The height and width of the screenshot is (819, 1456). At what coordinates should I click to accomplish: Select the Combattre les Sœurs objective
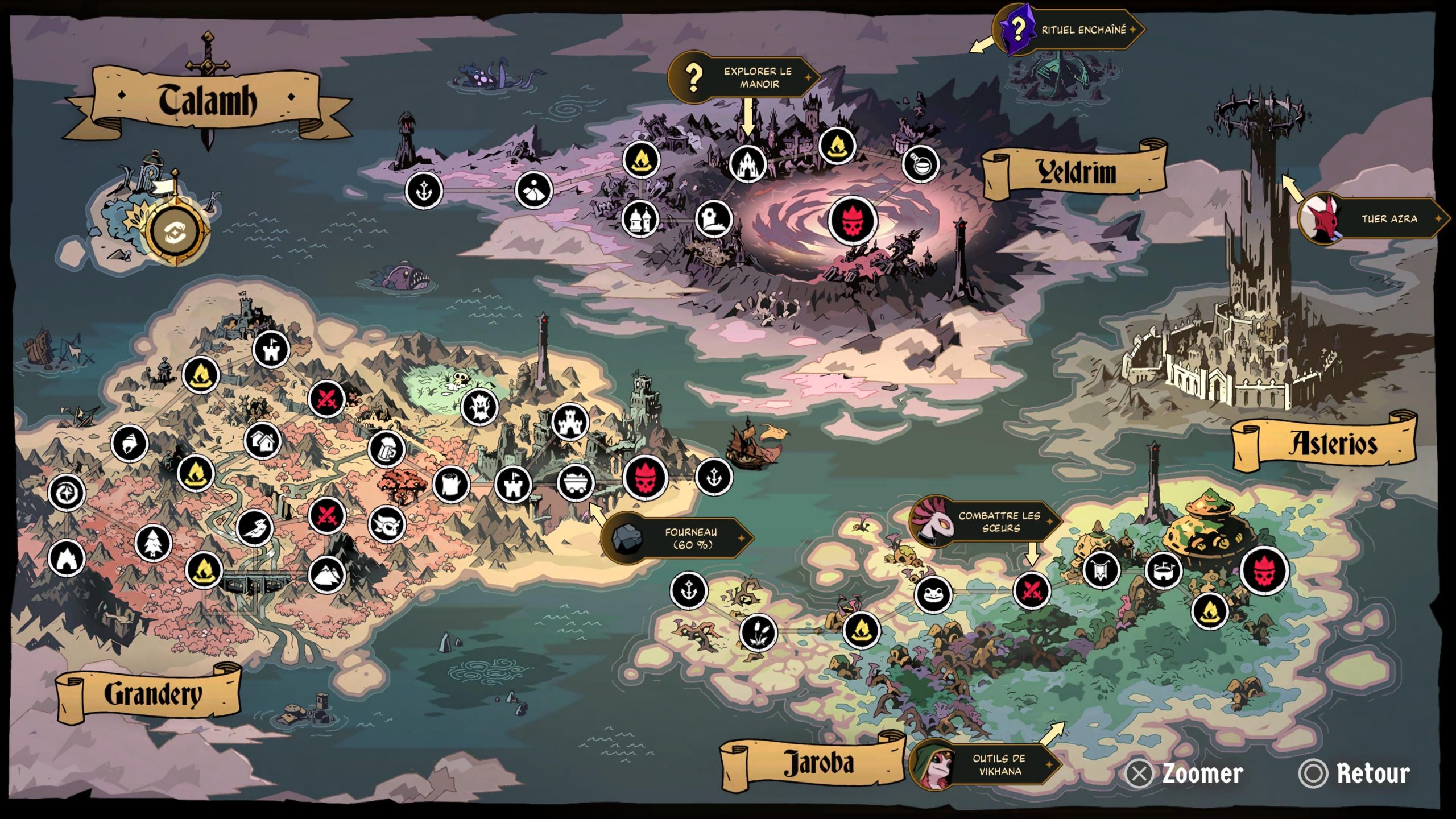[x=987, y=522]
